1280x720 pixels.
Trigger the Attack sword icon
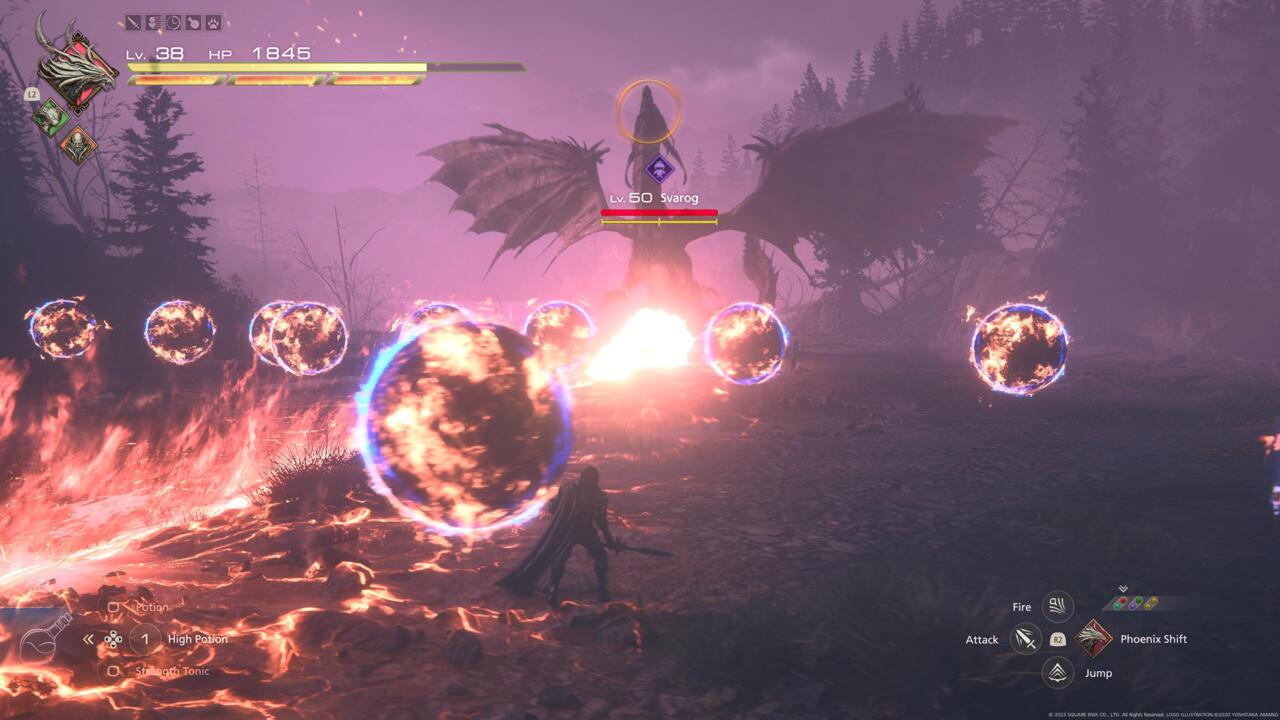1025,639
